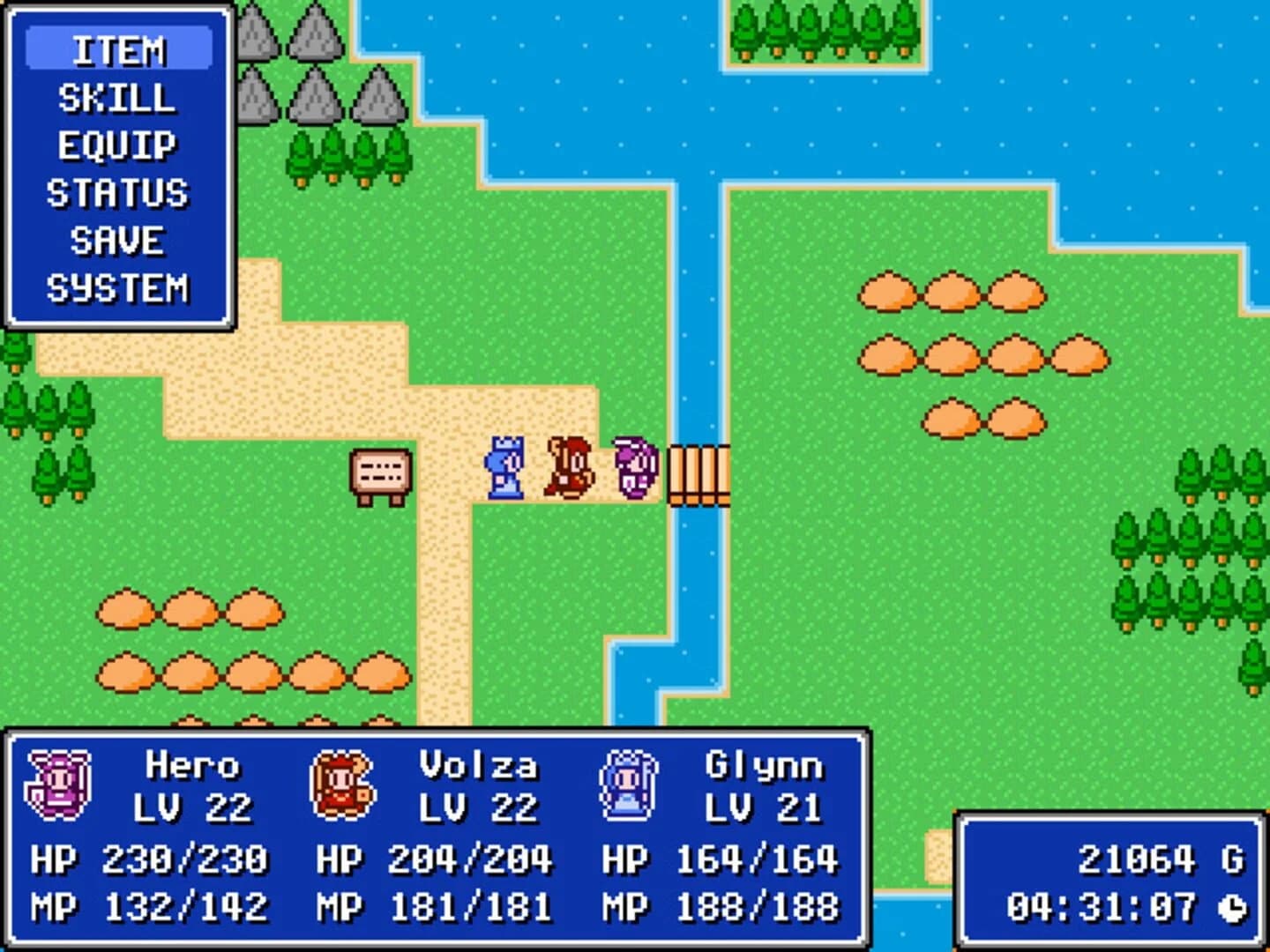This screenshot has height=952, width=1270.
Task: Click the wooden bridge crossing the river
Action: [701, 476]
